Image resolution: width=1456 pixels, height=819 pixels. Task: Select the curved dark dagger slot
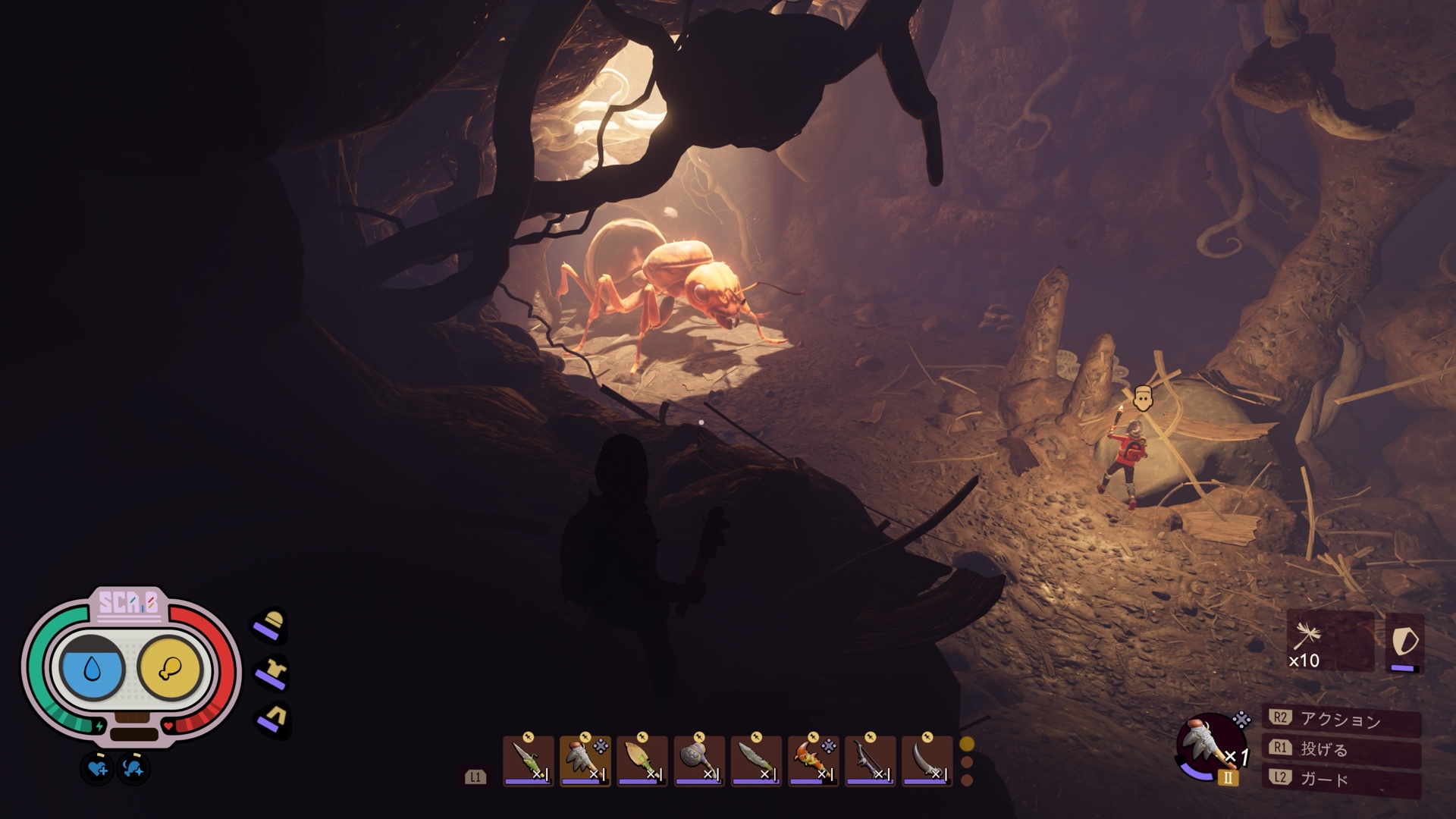click(927, 761)
